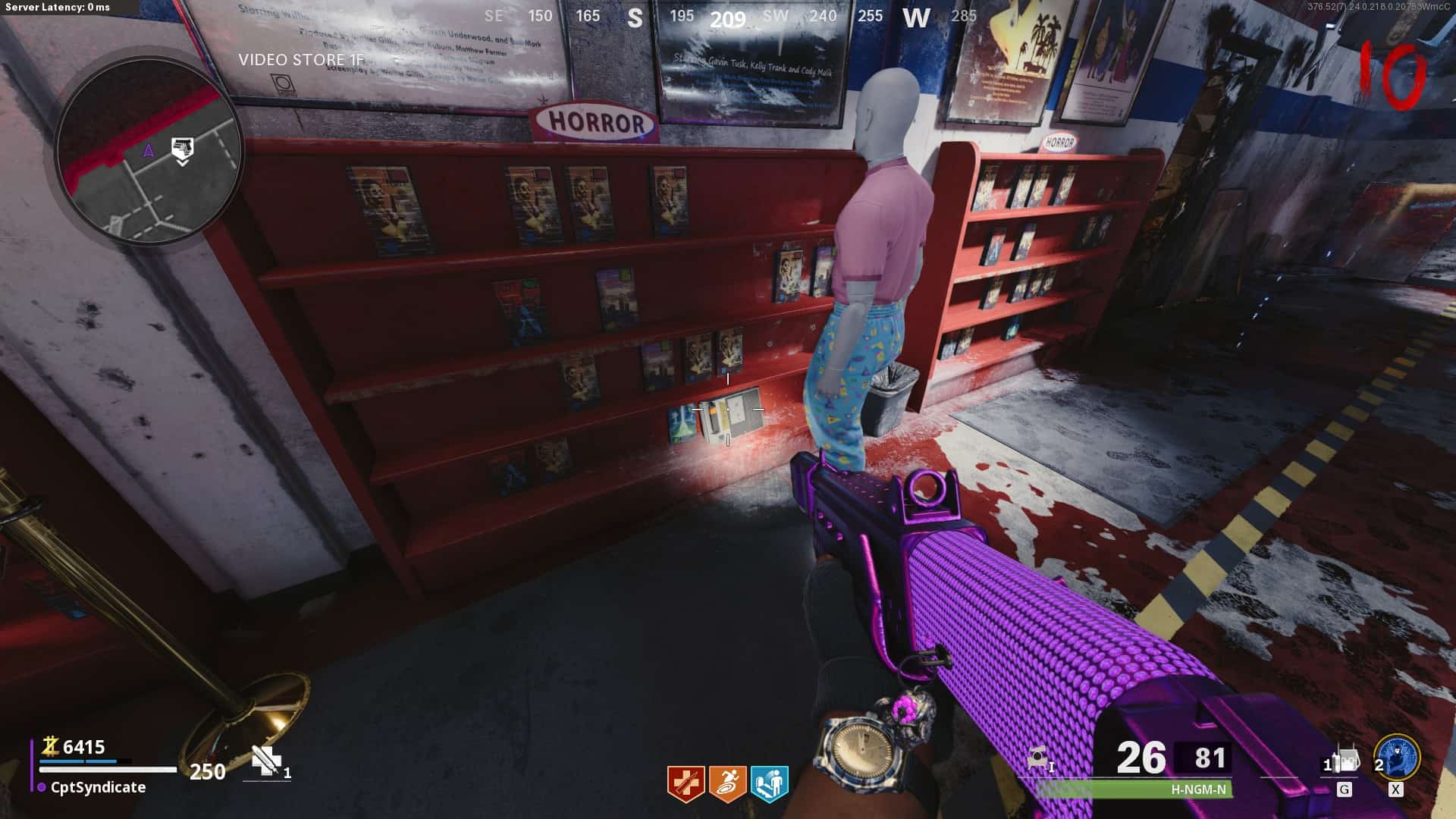
Task: Click the blue Tombstone Soda perk icon
Action: coord(769,783)
